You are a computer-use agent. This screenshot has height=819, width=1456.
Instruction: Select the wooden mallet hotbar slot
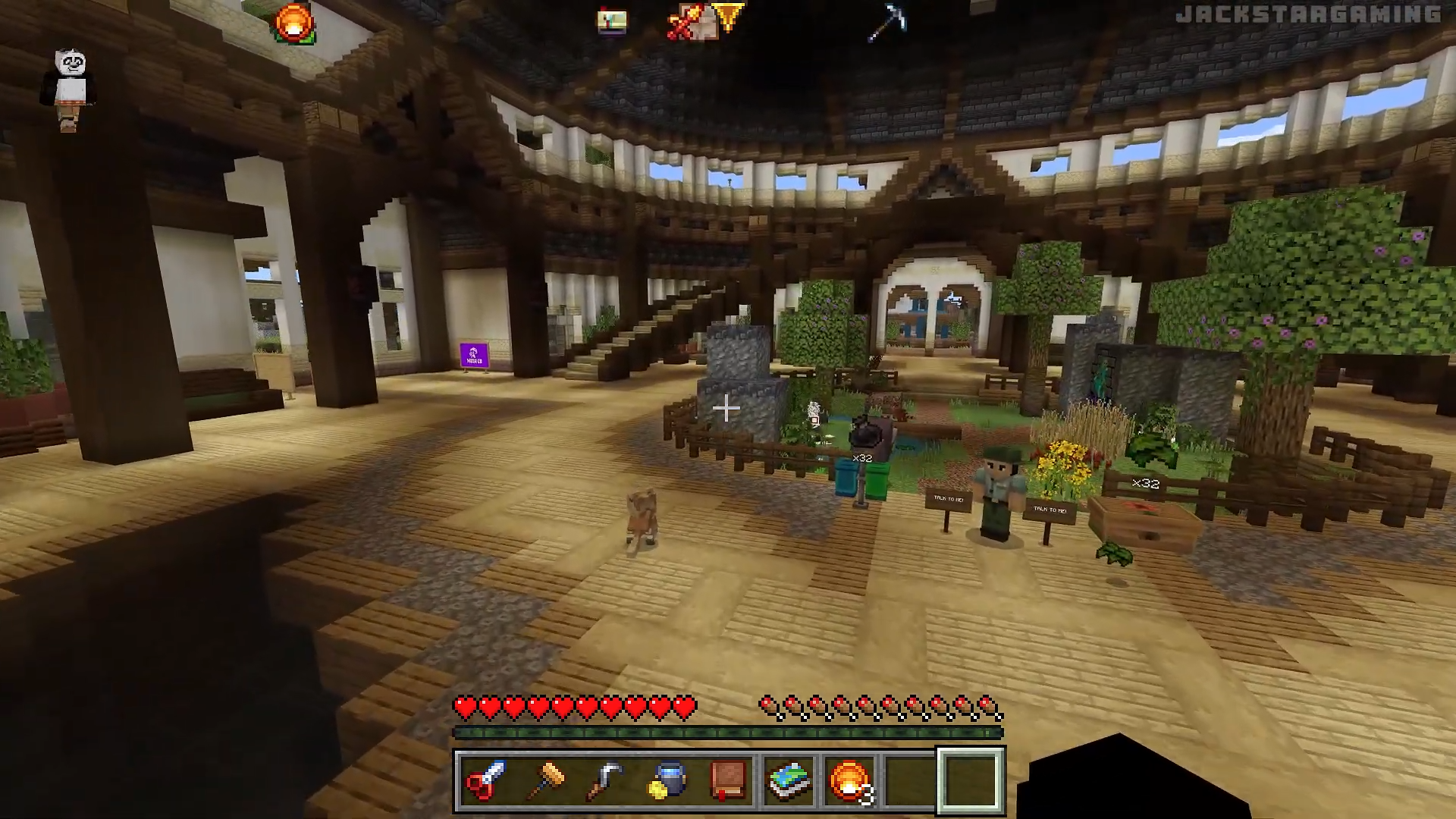click(546, 781)
